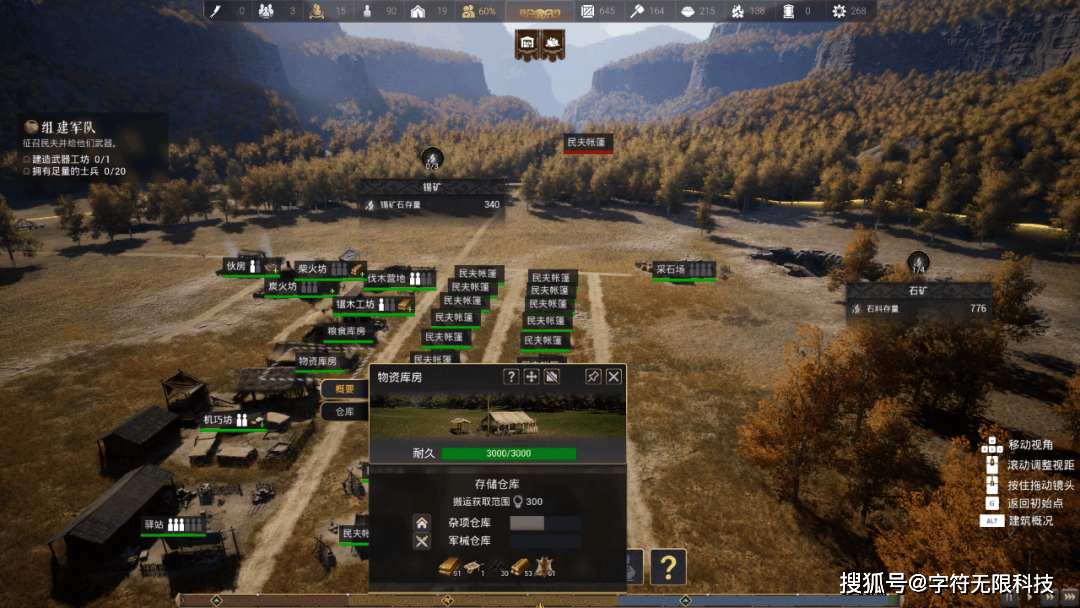Select the 驿站 post station label

coord(155,524)
